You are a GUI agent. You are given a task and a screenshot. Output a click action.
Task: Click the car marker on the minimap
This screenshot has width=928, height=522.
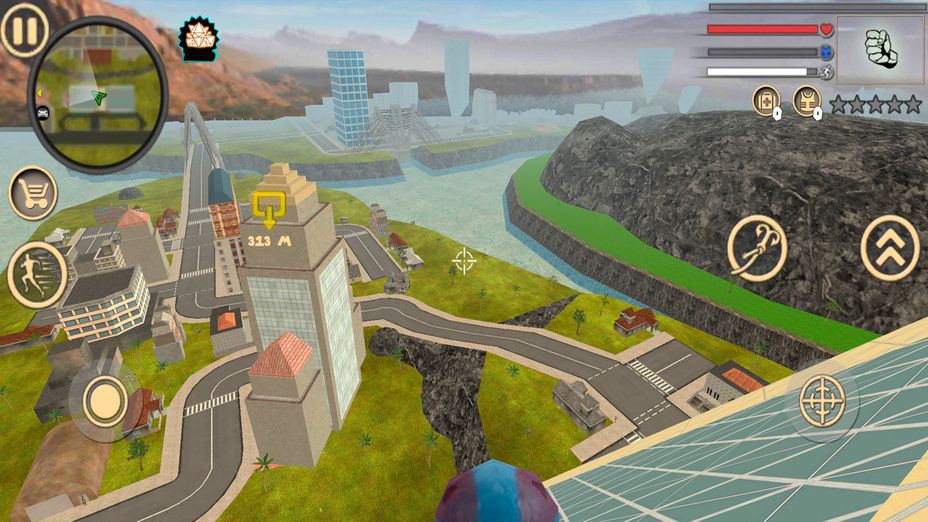click(x=43, y=112)
